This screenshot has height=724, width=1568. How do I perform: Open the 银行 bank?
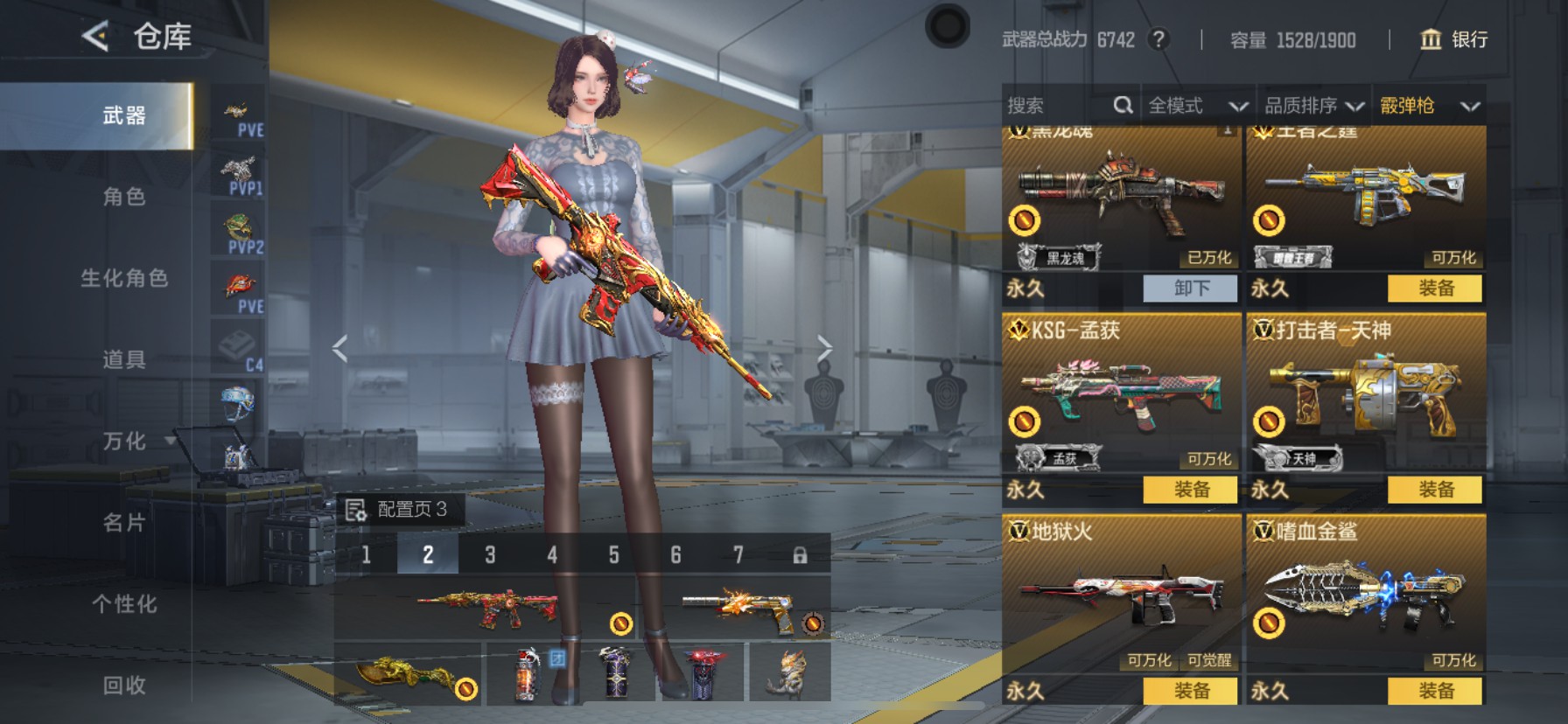(x=1454, y=39)
